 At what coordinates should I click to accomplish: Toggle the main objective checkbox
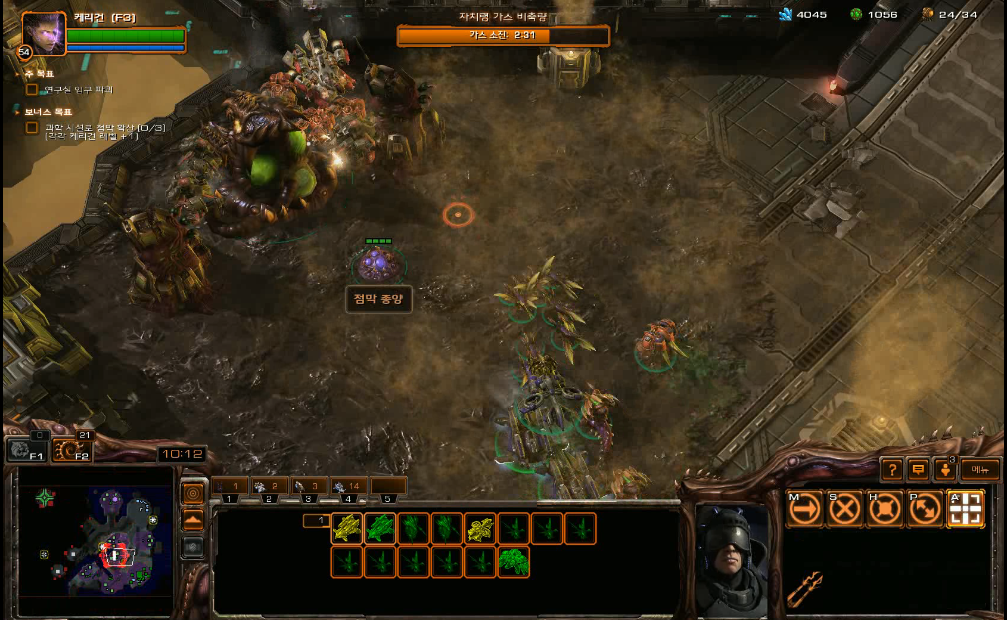32,90
